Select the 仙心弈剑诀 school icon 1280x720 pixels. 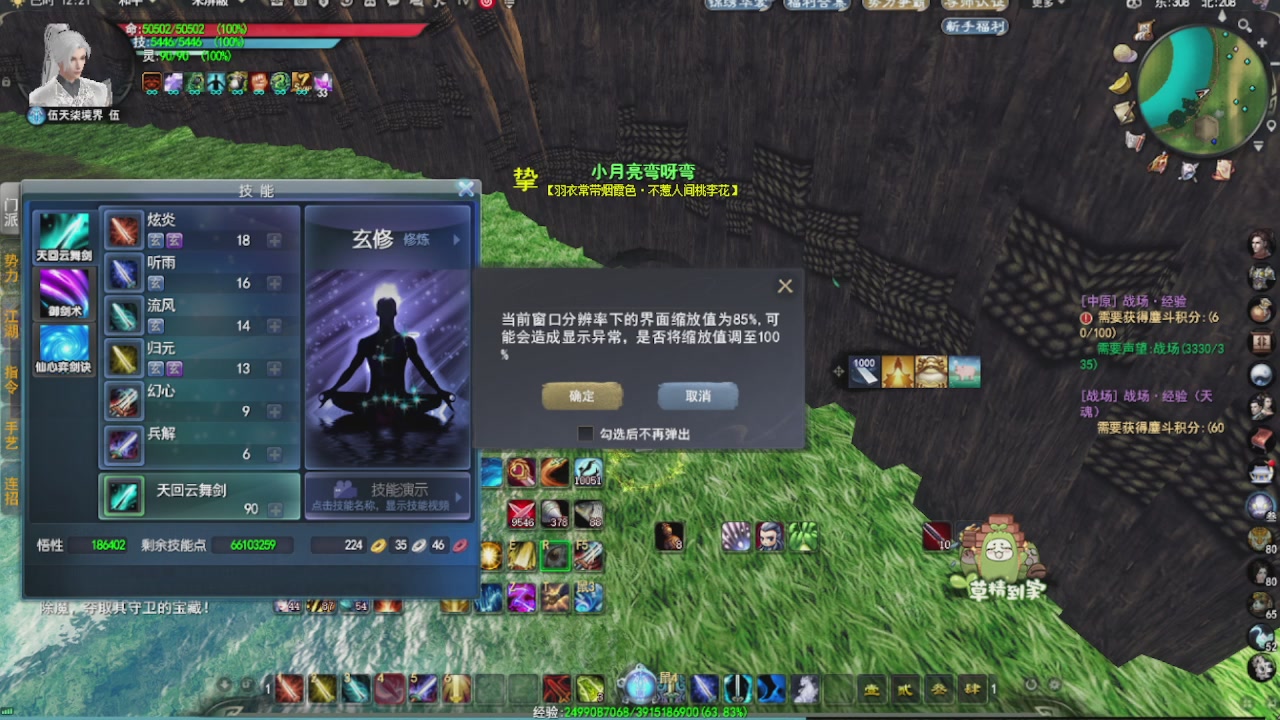pos(64,345)
